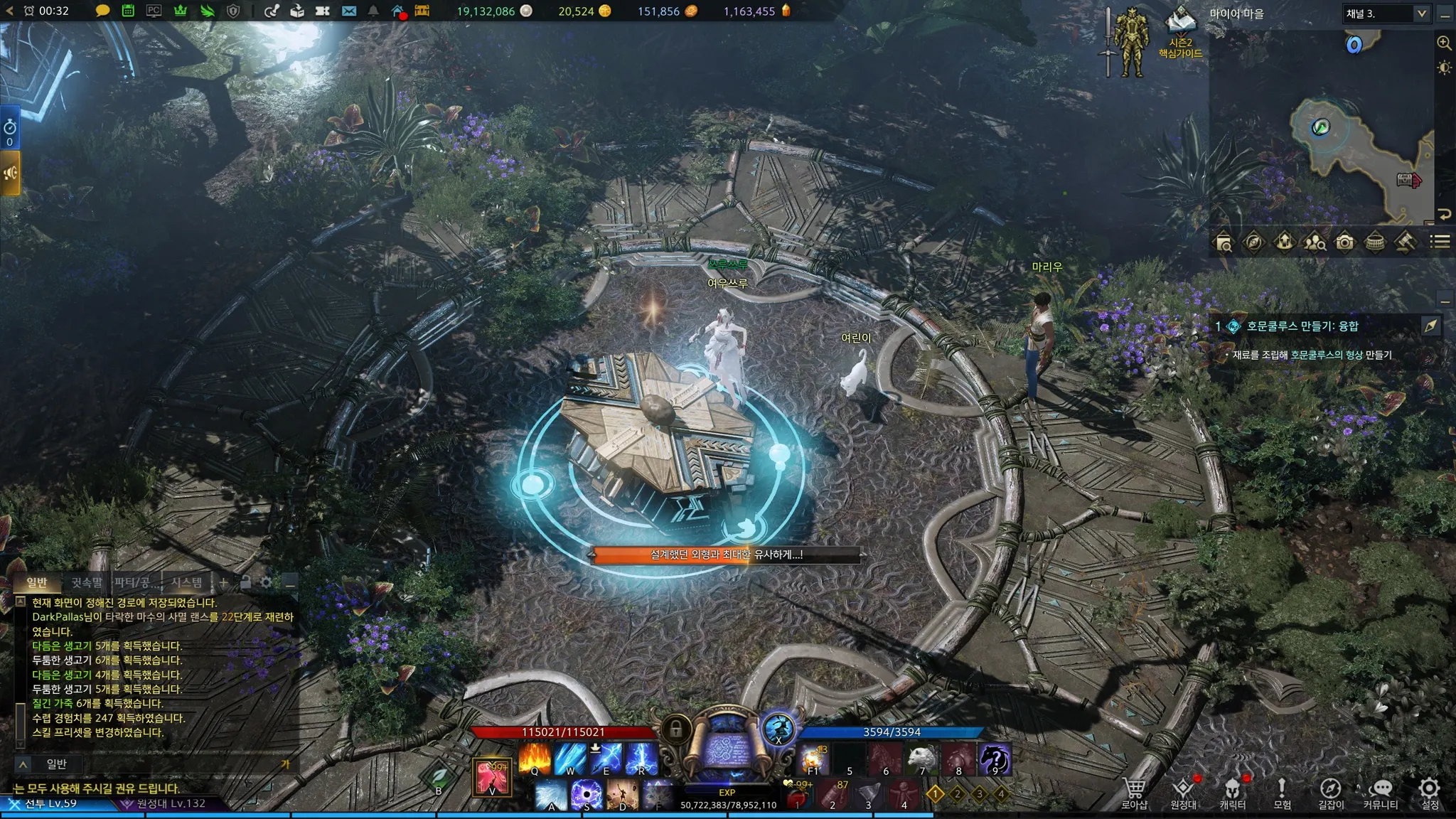Open the 시즌2 핵심가이드 guide book

(x=1181, y=32)
